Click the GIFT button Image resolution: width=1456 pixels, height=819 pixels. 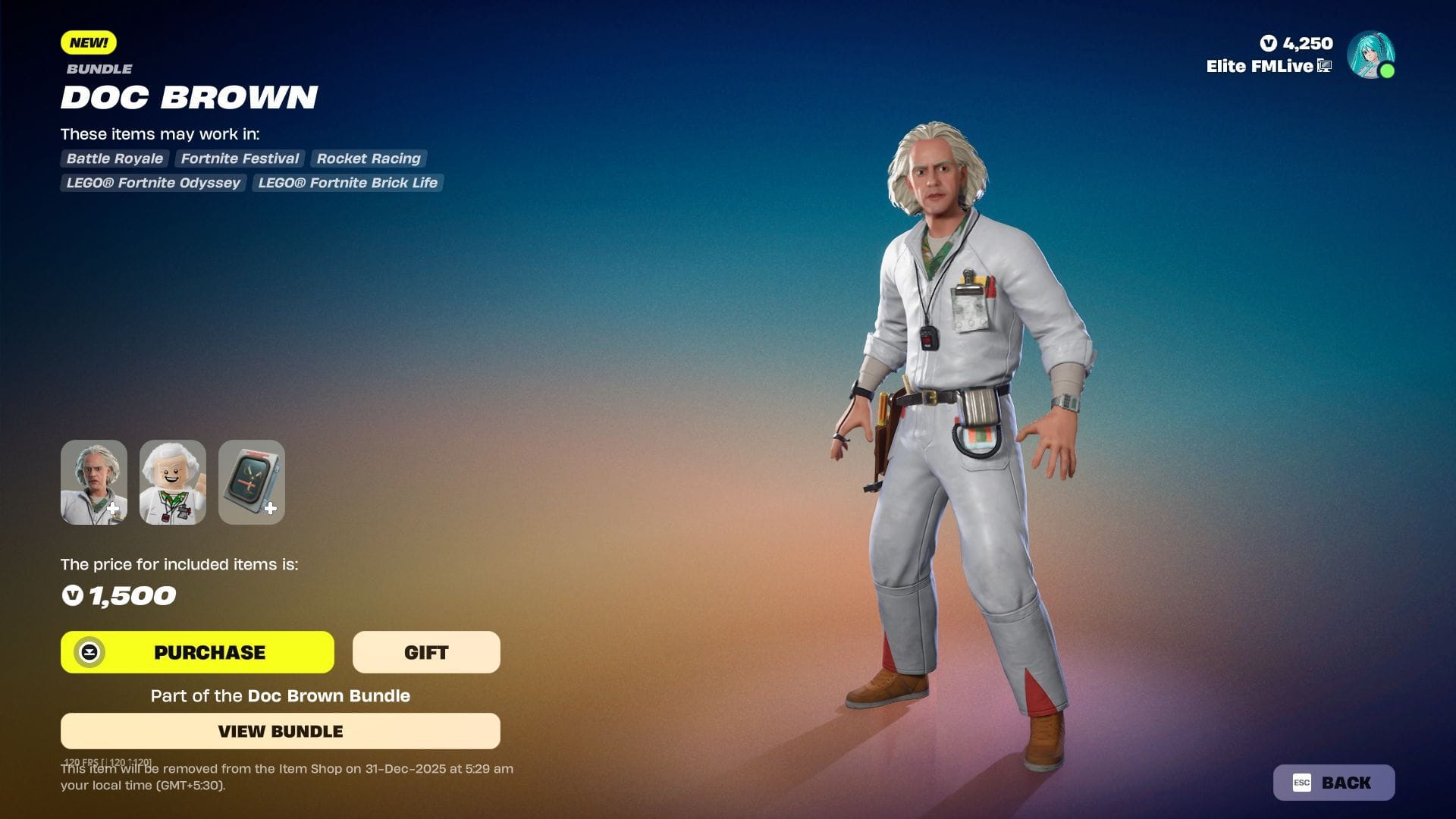pyautogui.click(x=426, y=651)
